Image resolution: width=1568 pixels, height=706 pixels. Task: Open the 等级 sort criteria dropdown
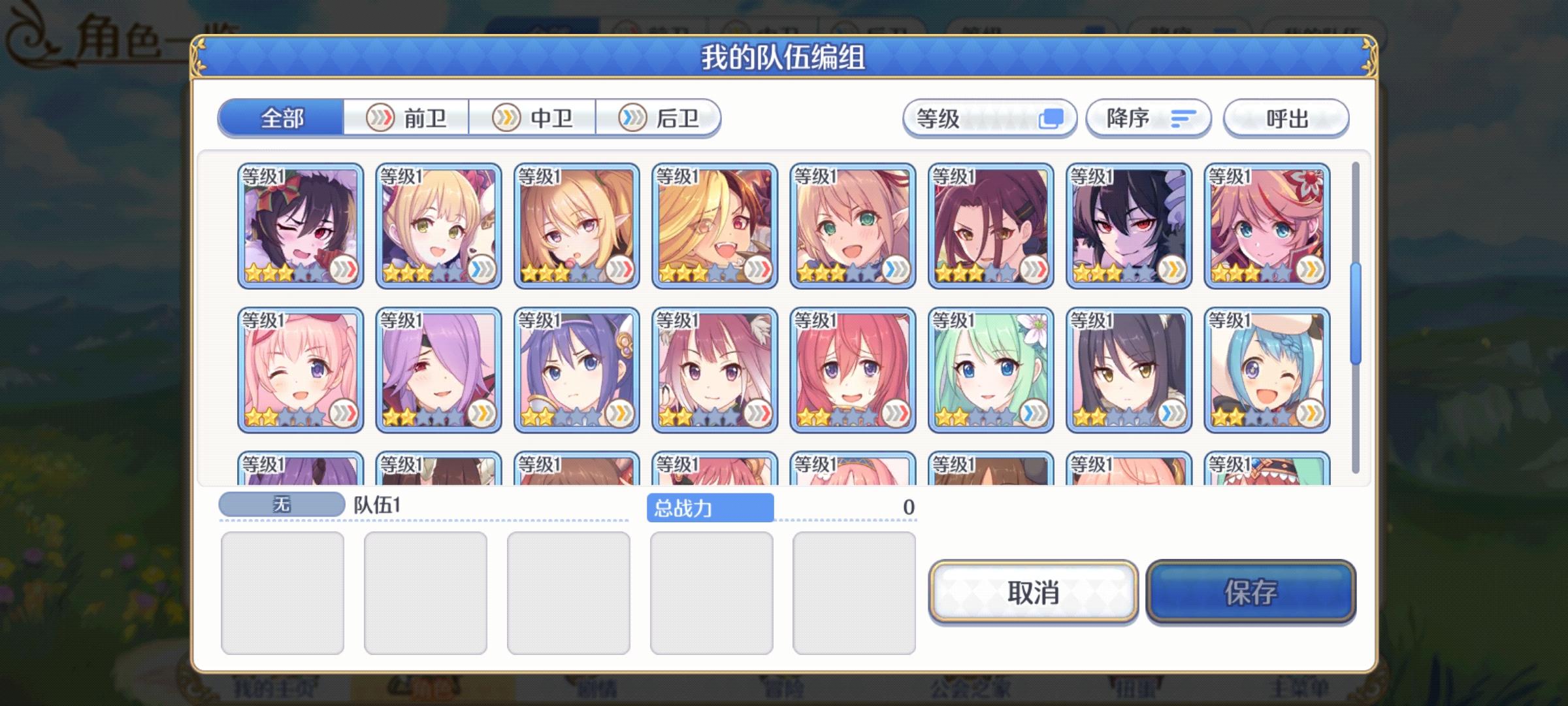pyautogui.click(x=990, y=118)
